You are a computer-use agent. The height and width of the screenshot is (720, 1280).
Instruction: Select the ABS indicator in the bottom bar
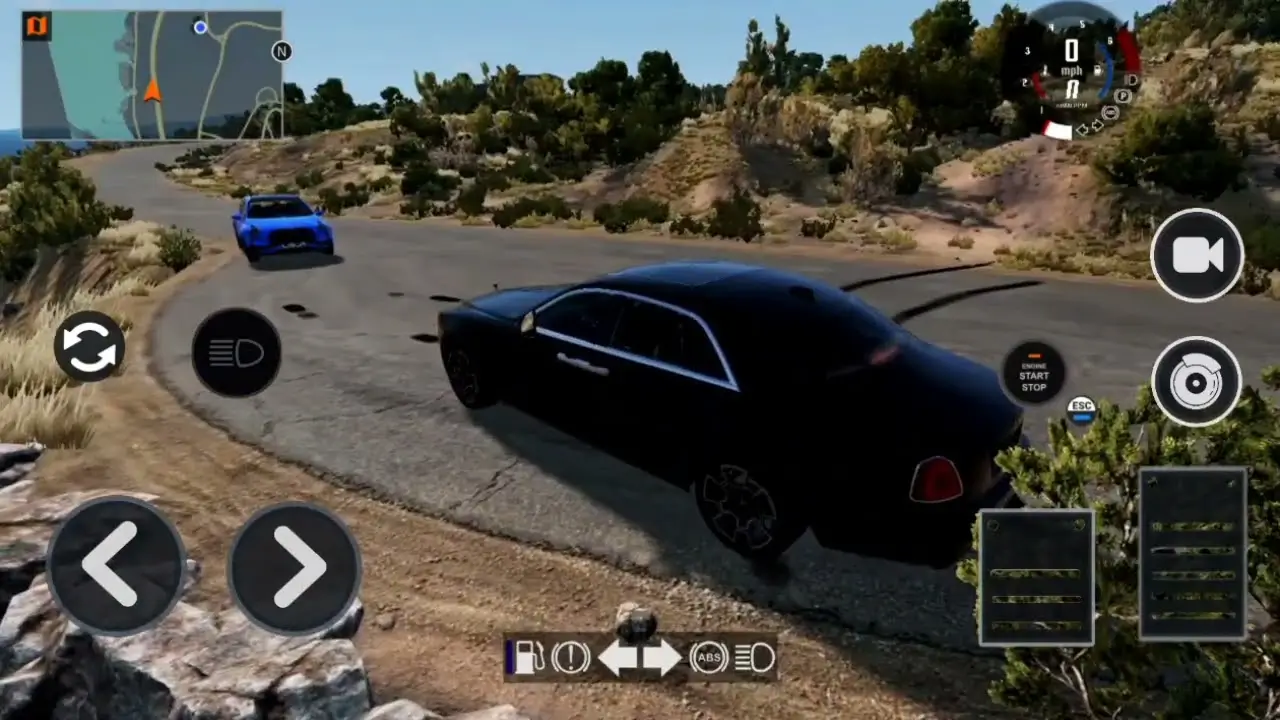[x=709, y=657]
